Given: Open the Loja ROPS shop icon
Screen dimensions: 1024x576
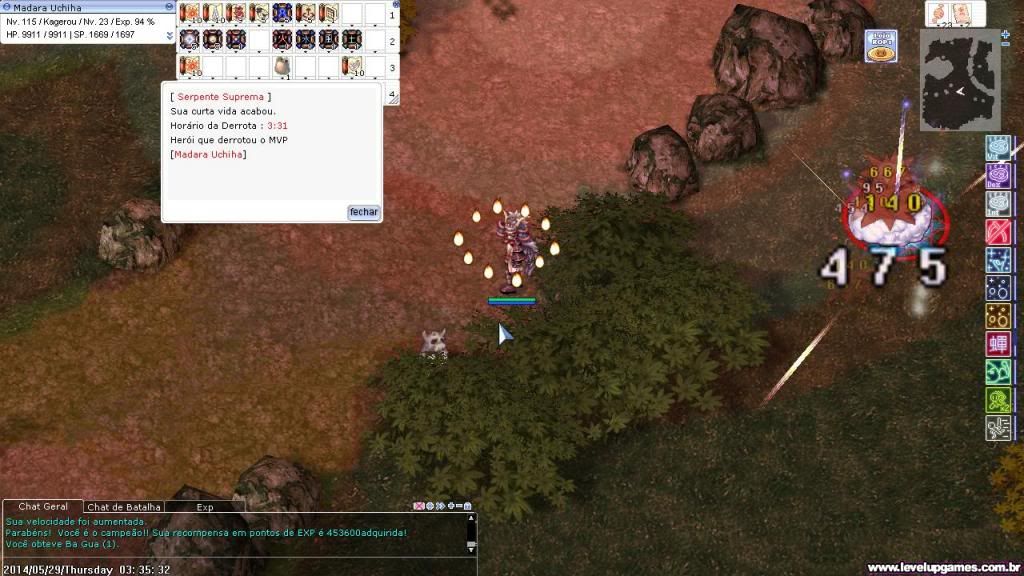Looking at the screenshot, I should (x=880, y=47).
